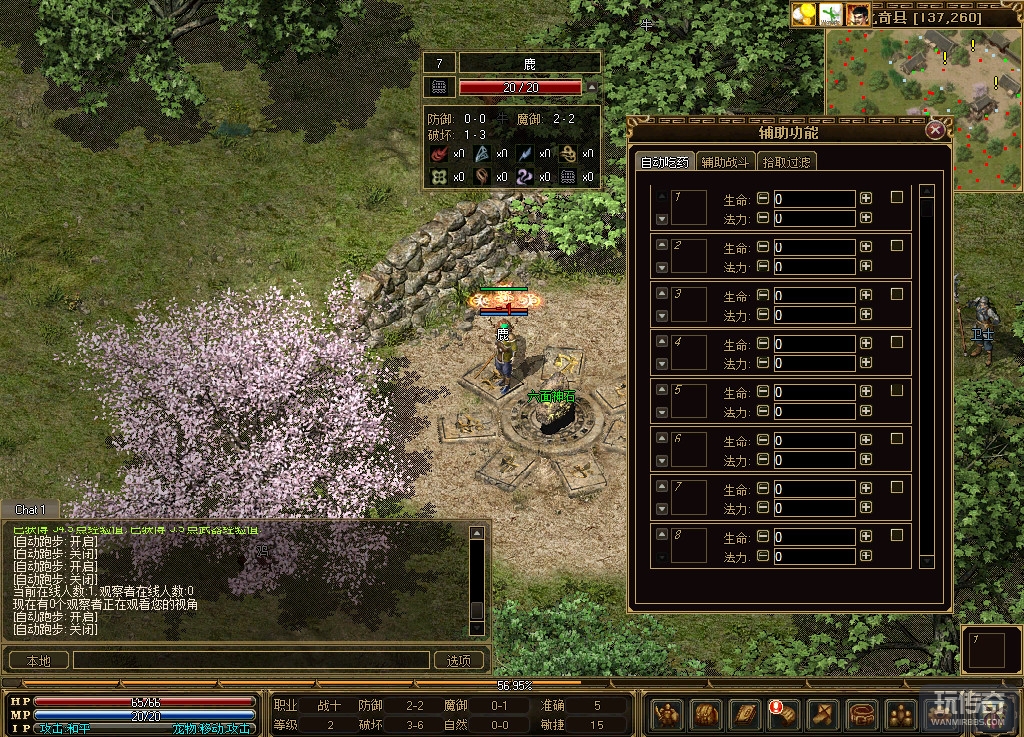Switch to the 辅助战斗 tab
1024x737 pixels.
(725, 162)
